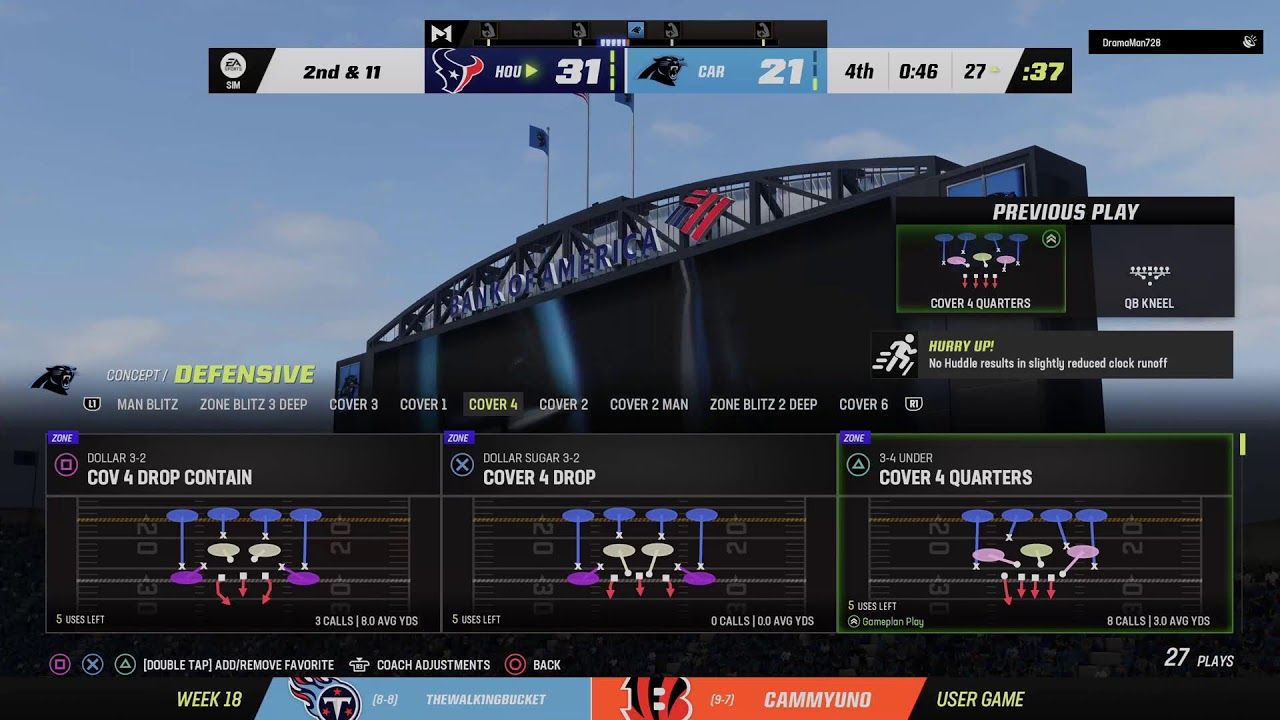Screen dimensions: 1280x720
Task: Go back from the play call screen
Action: click(545, 665)
